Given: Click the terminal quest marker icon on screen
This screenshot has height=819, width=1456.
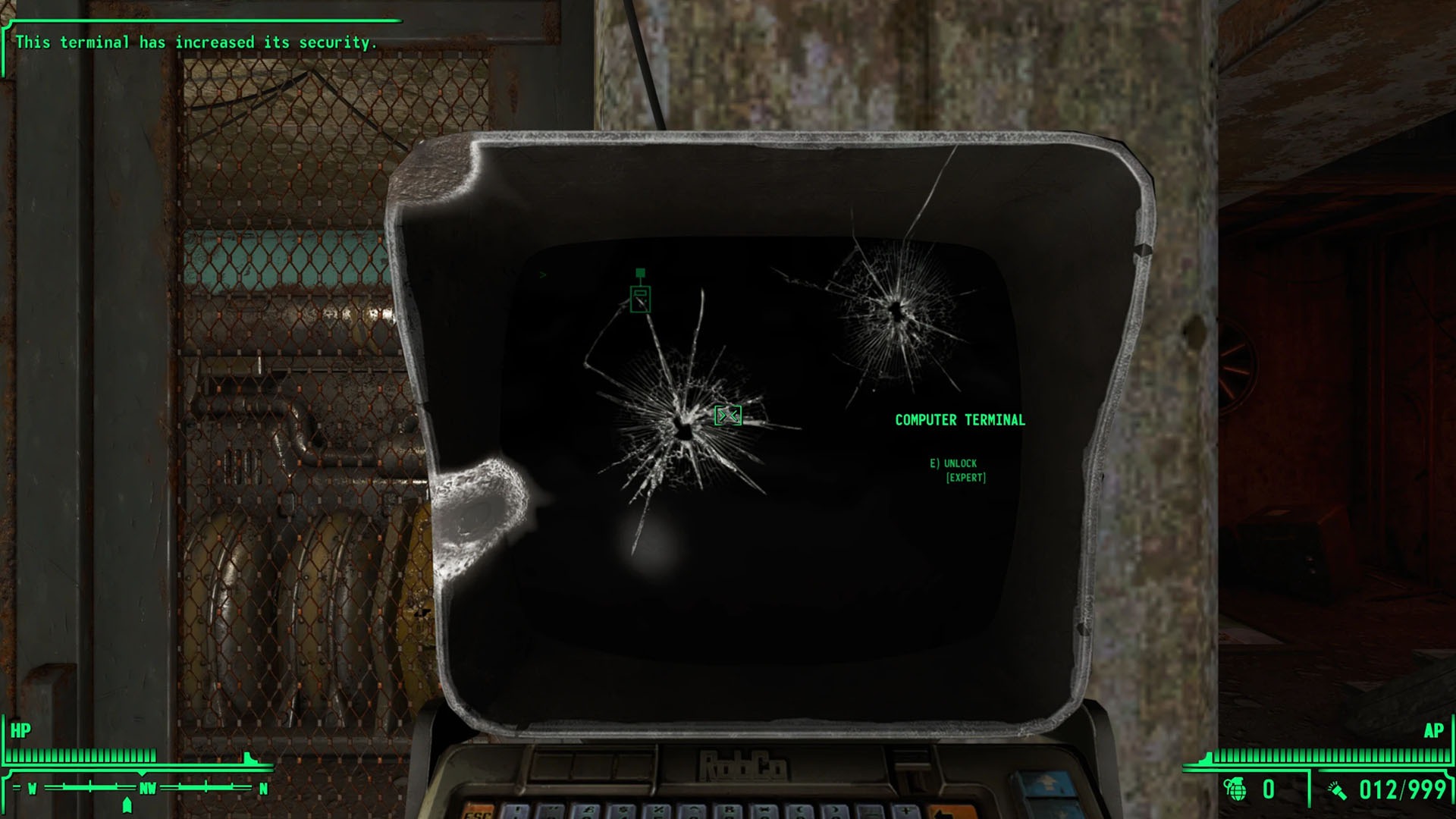Looking at the screenshot, I should 641,300.
